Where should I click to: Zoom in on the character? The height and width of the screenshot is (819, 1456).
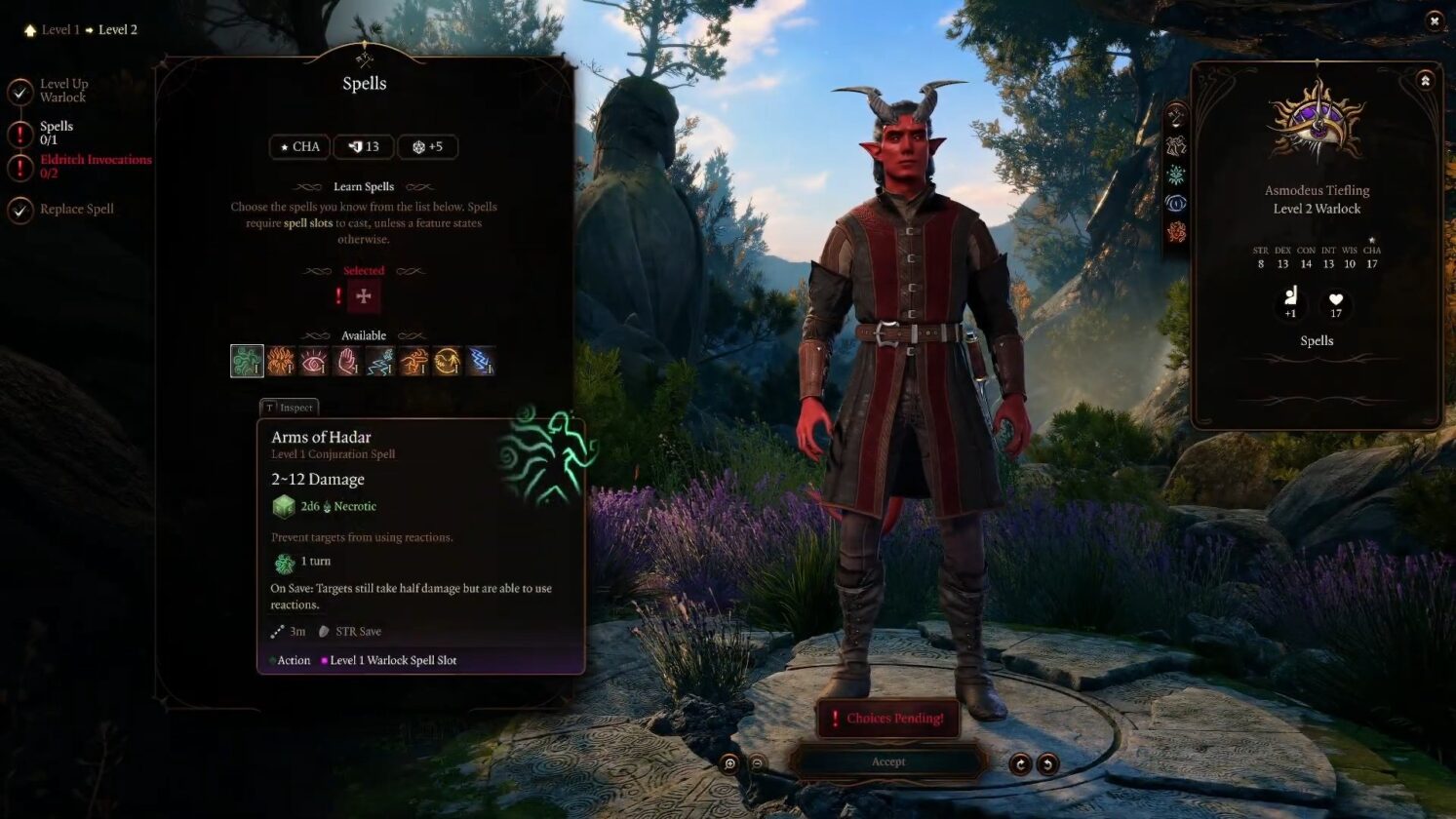[x=729, y=763]
